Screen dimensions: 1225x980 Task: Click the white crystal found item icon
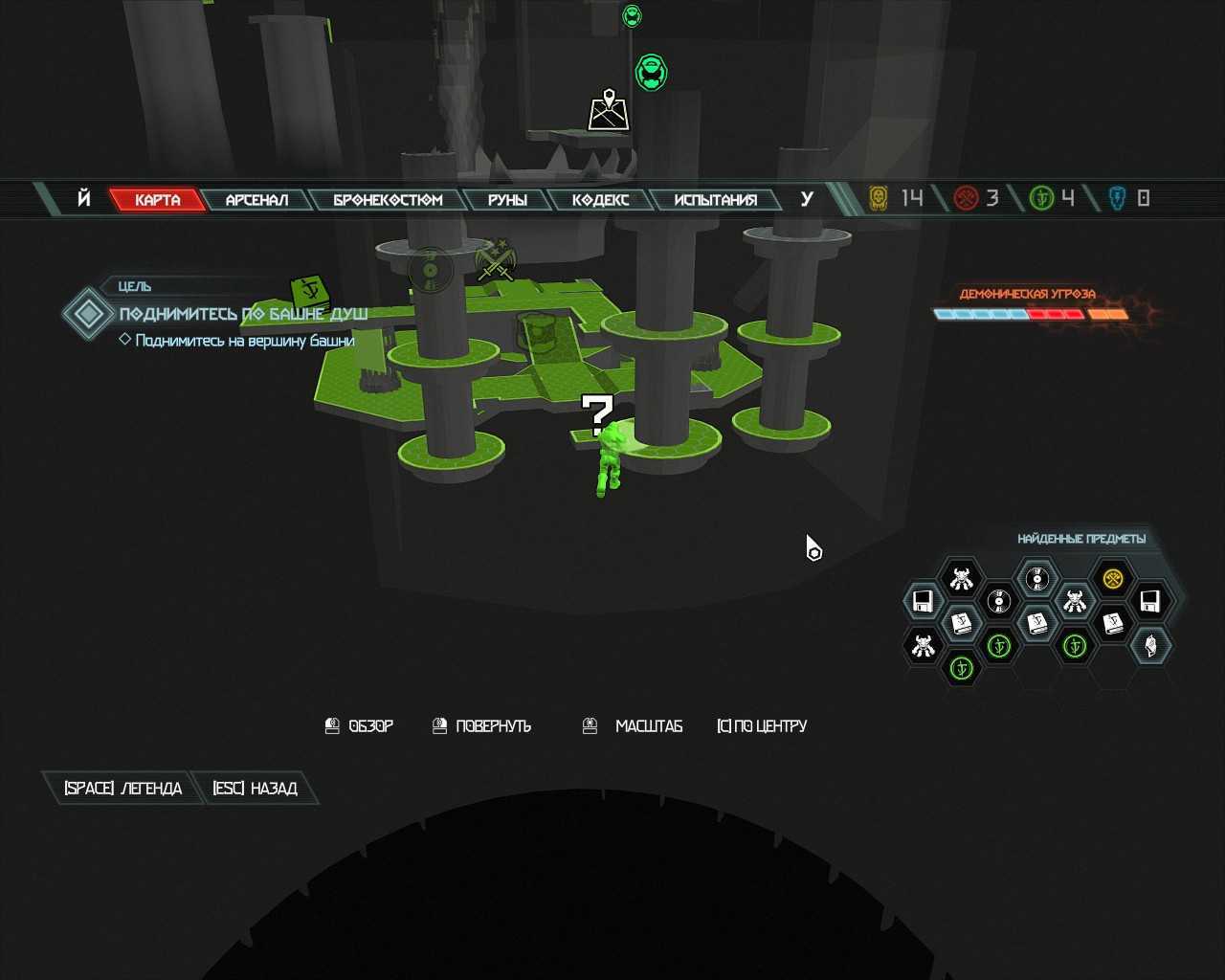point(1150,645)
